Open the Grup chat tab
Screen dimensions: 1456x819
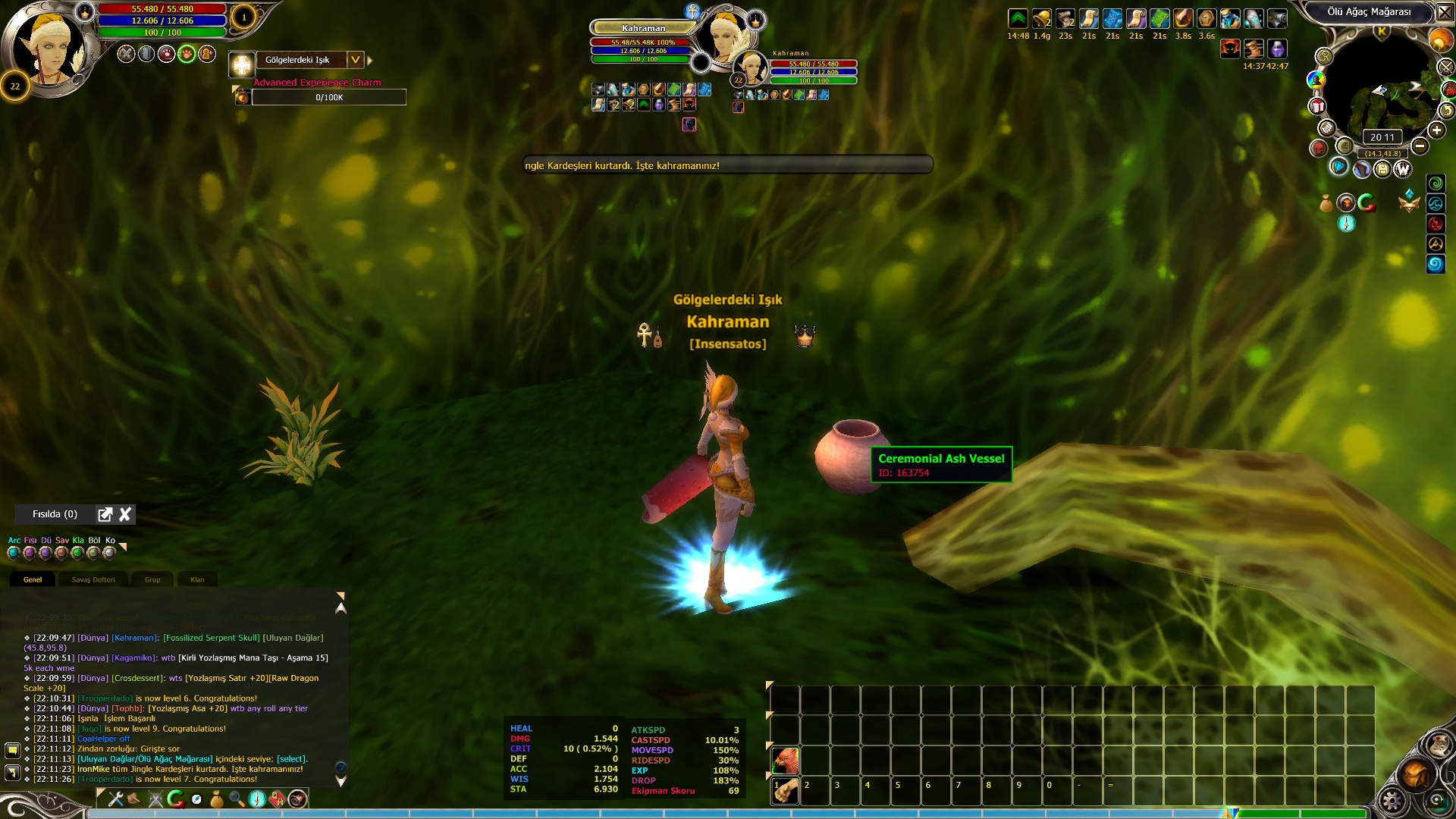tap(152, 580)
